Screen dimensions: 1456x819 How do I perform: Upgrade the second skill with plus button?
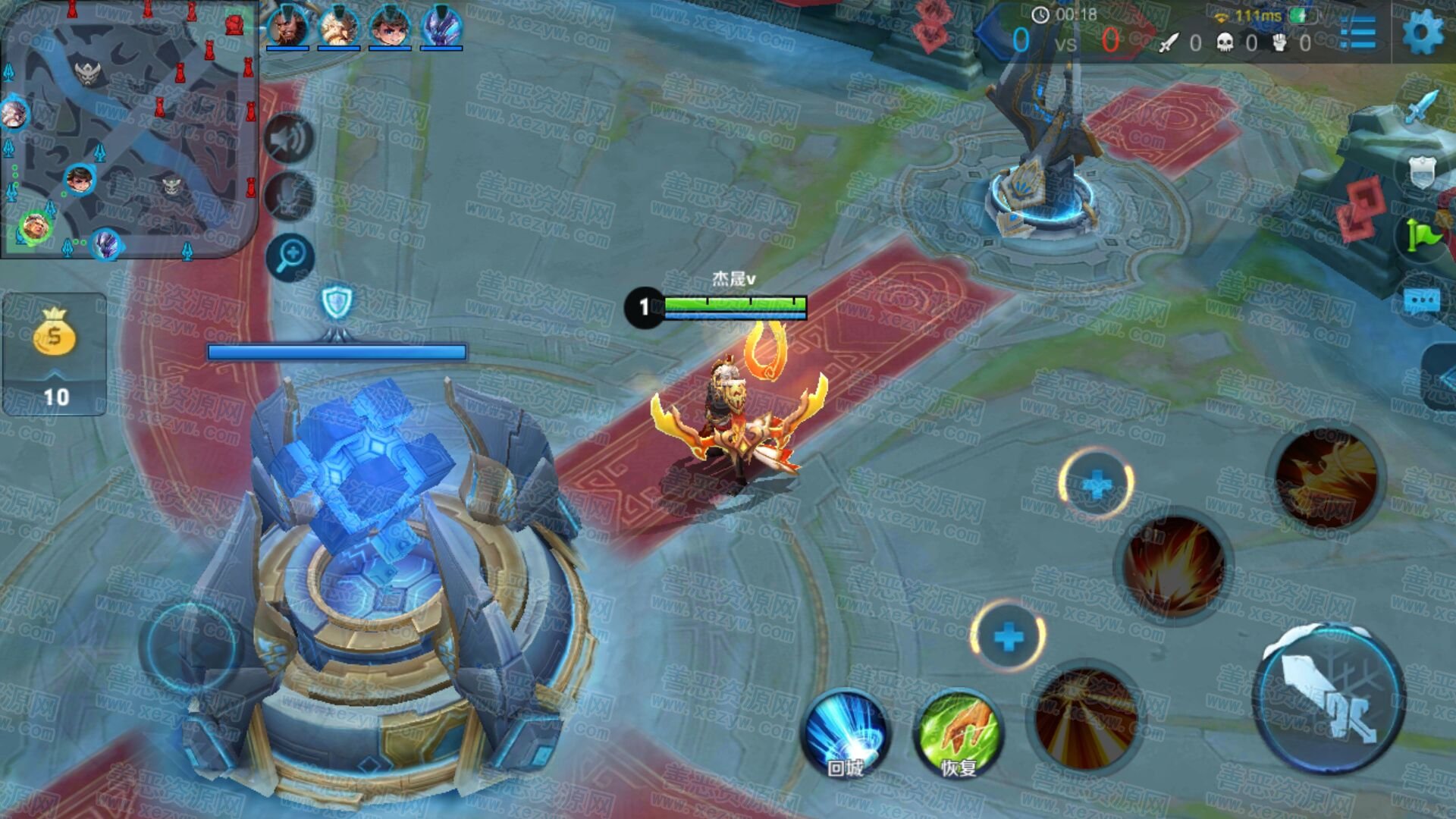1096,484
